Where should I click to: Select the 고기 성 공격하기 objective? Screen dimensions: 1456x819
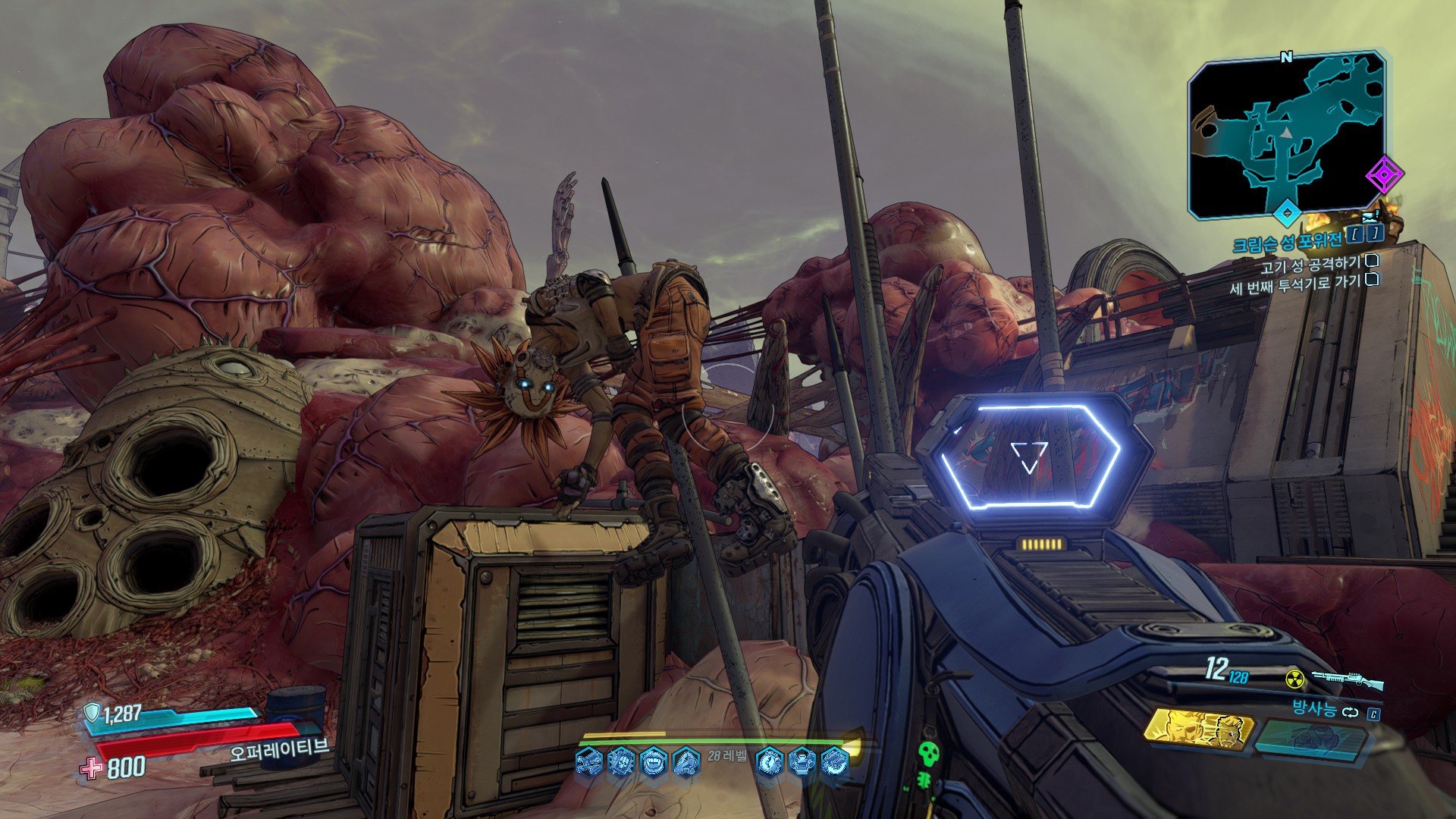tap(1310, 265)
